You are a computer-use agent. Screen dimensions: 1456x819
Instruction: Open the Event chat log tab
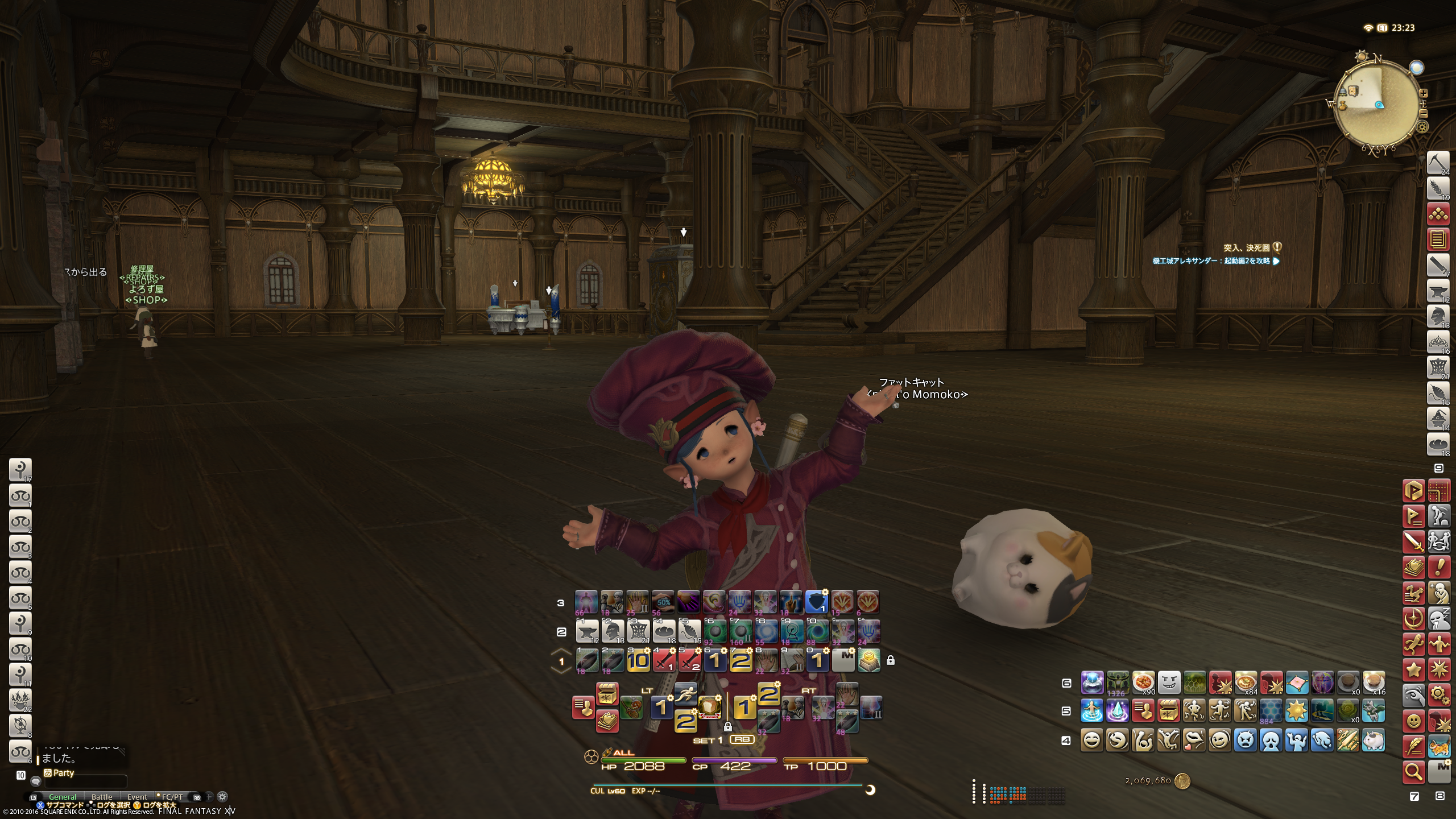[137, 797]
